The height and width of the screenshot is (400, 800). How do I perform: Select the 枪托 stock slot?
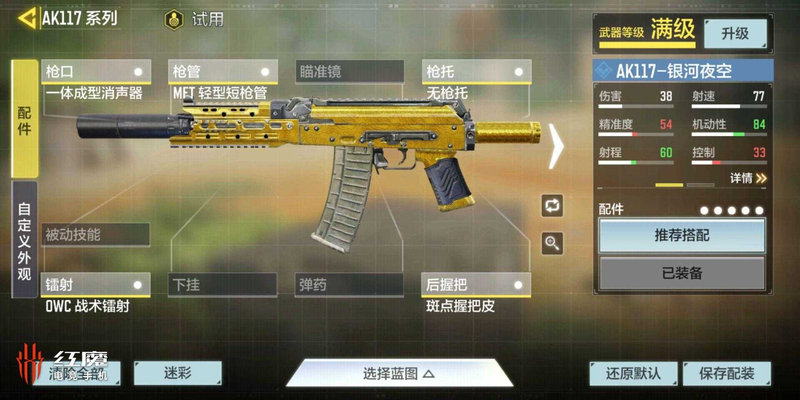coord(475,72)
